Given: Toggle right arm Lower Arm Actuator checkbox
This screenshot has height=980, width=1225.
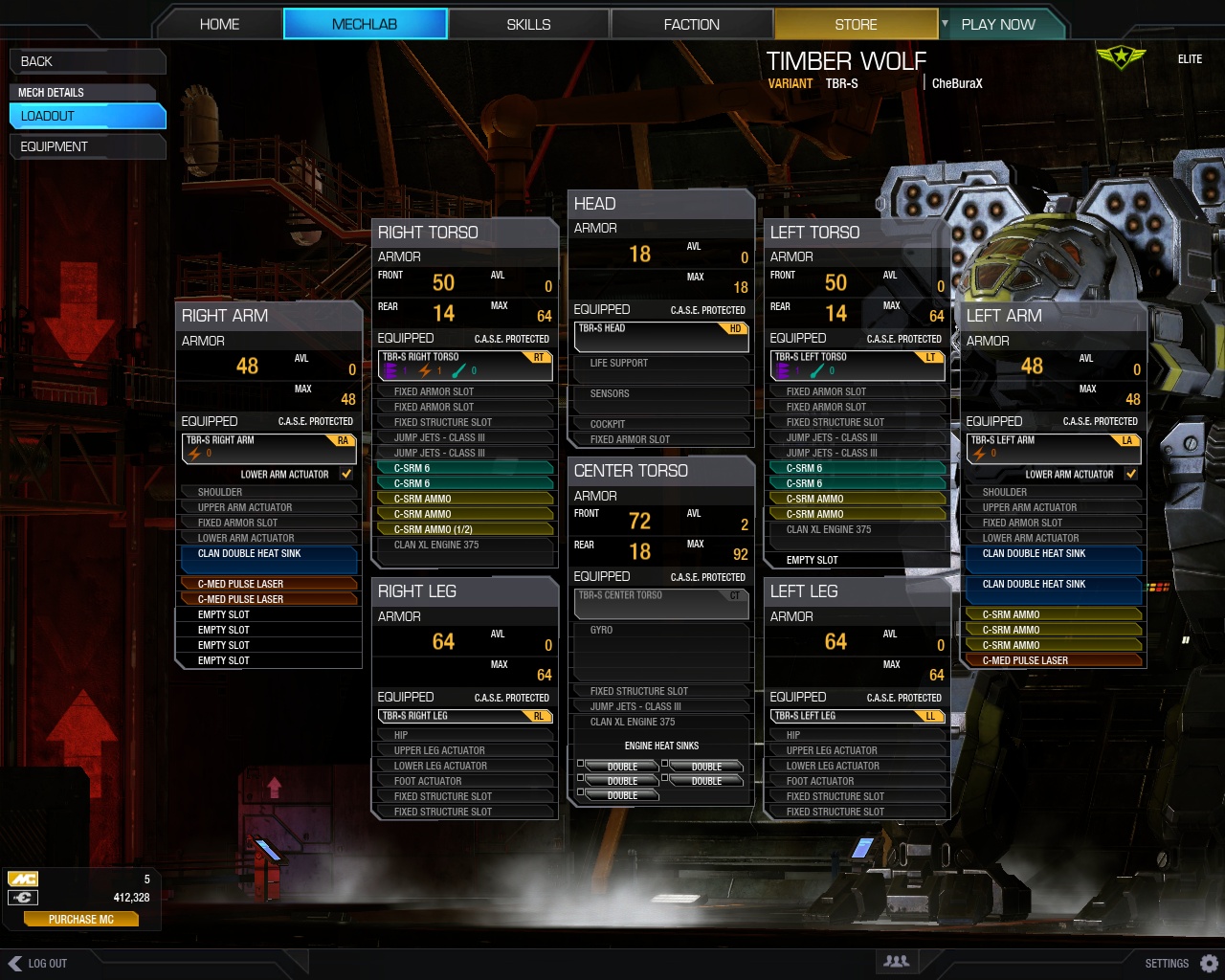Looking at the screenshot, I should (346, 474).
